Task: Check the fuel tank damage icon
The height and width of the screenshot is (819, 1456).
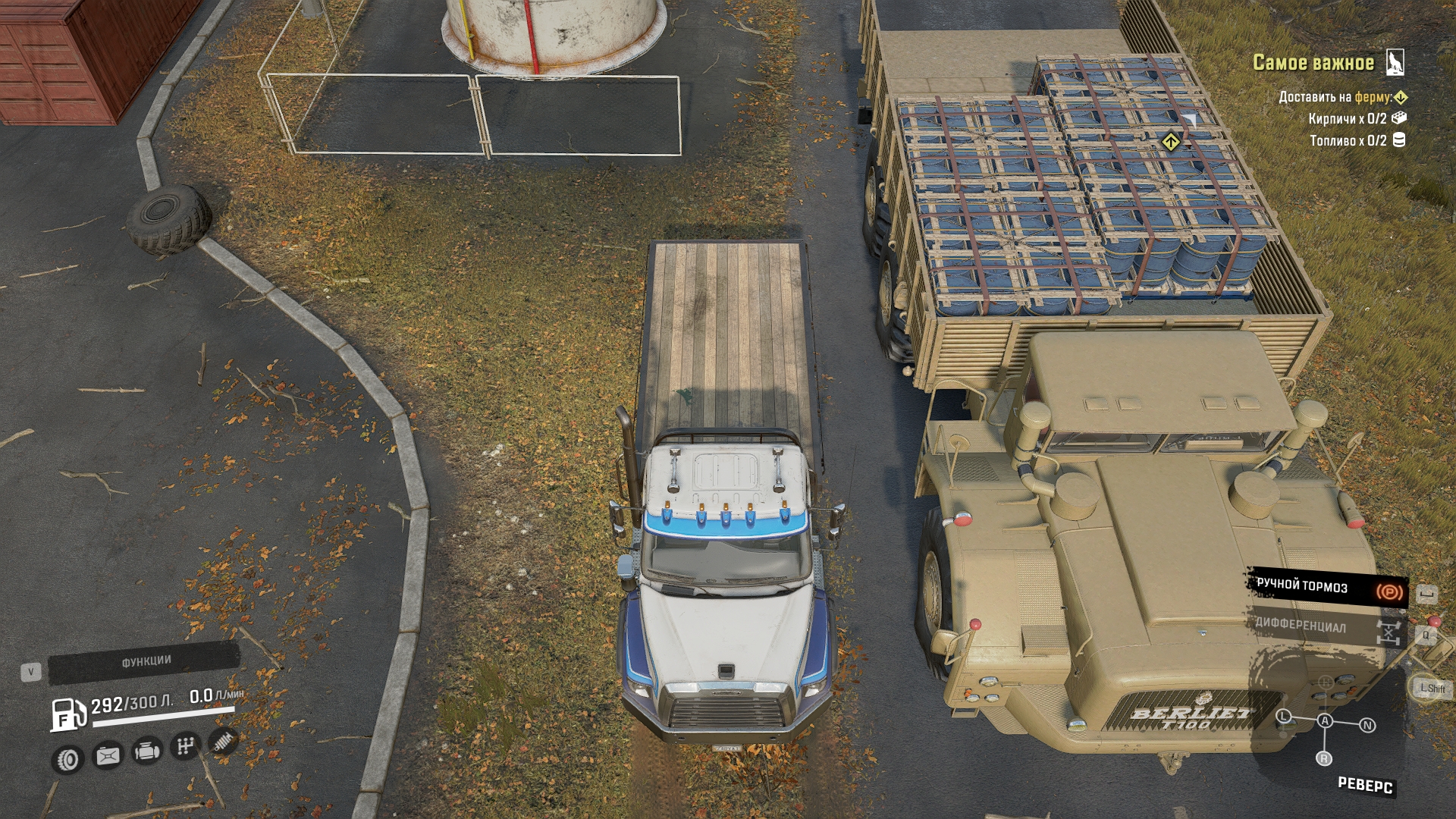Action: 108,755
